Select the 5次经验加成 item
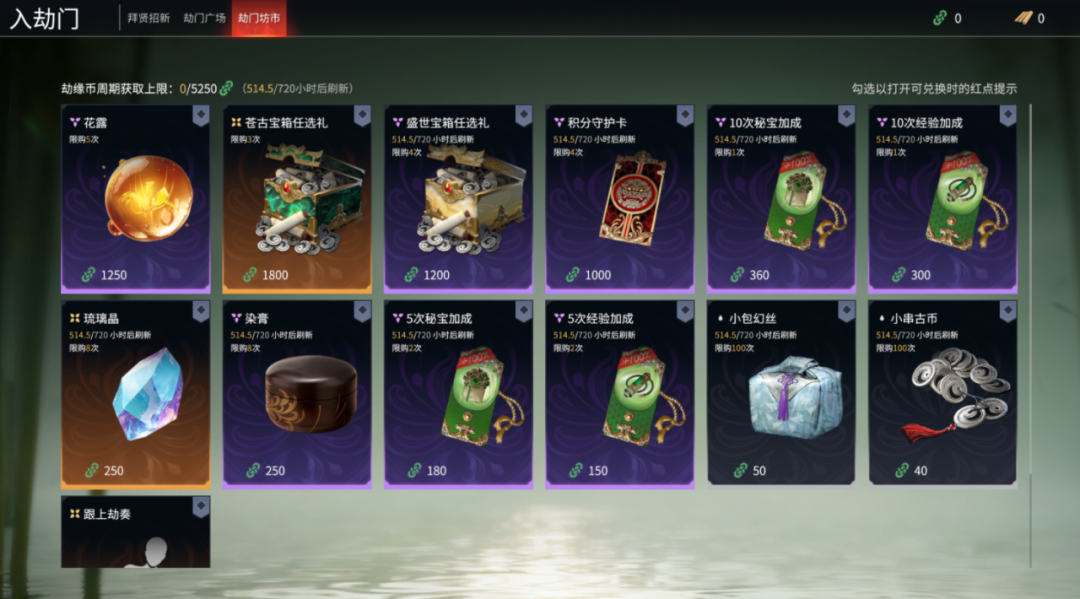Image resolution: width=1080 pixels, height=599 pixels. tap(620, 396)
